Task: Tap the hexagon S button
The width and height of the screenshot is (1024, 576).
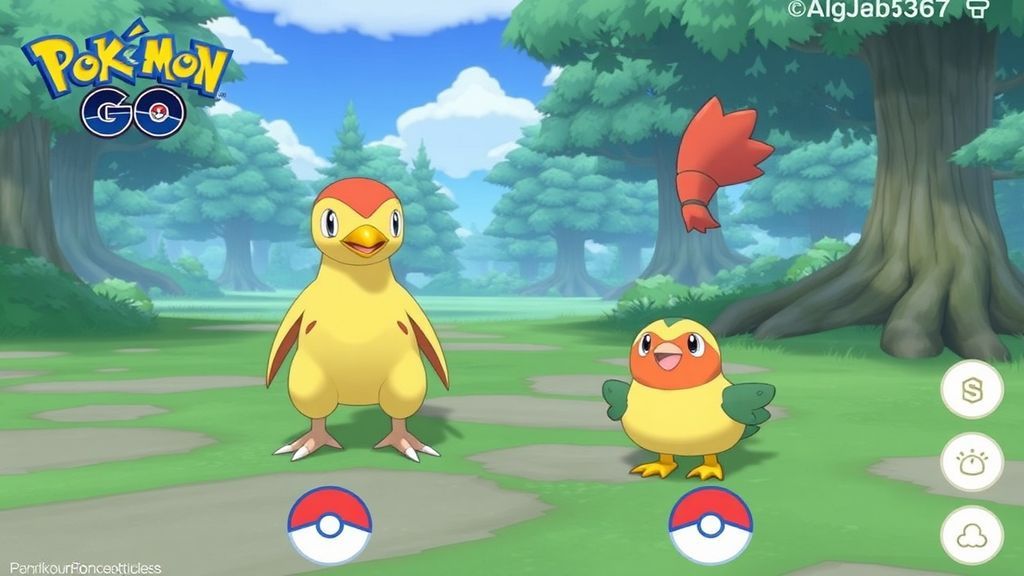Action: pyautogui.click(x=971, y=389)
